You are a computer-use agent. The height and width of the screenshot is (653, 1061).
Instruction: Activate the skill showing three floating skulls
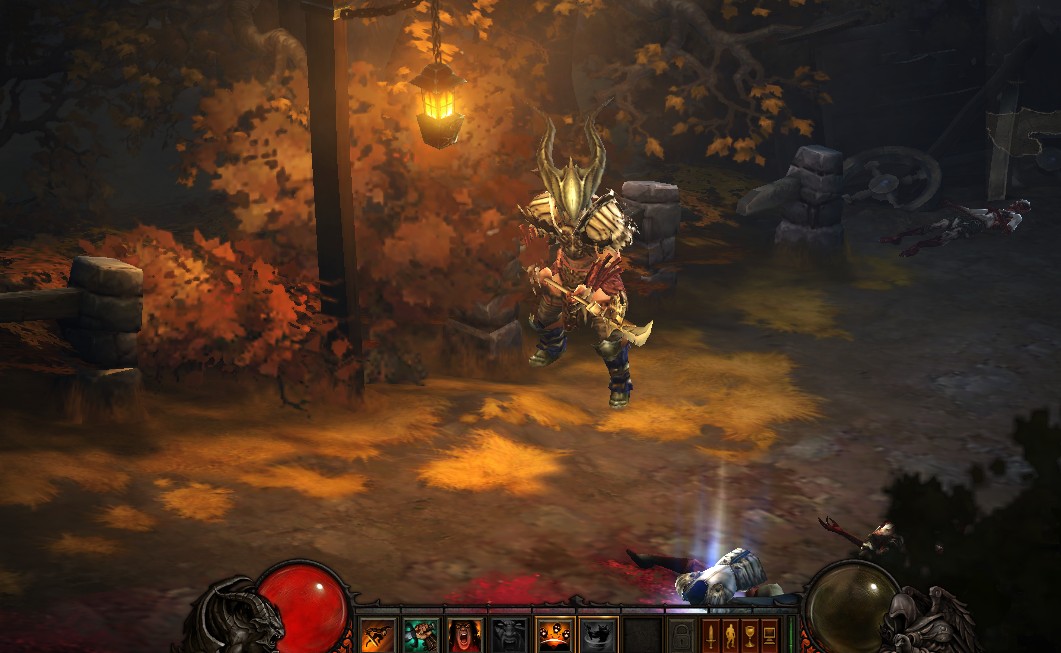(554, 635)
